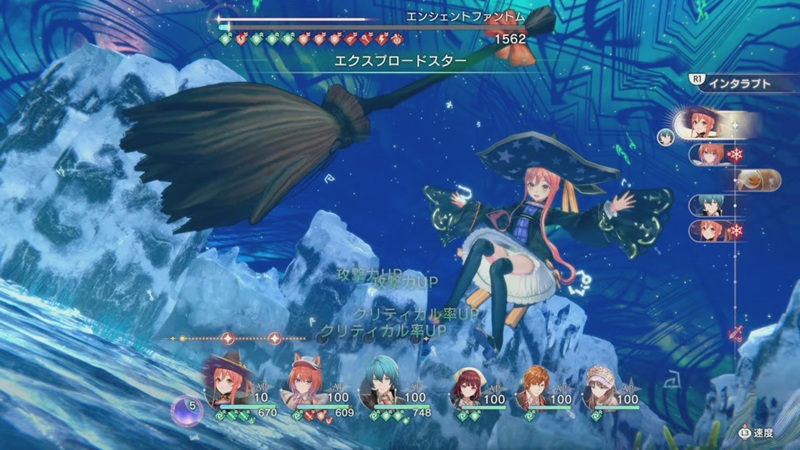Select the witch-hat girl party portrait
The image size is (800, 450).
point(224,380)
